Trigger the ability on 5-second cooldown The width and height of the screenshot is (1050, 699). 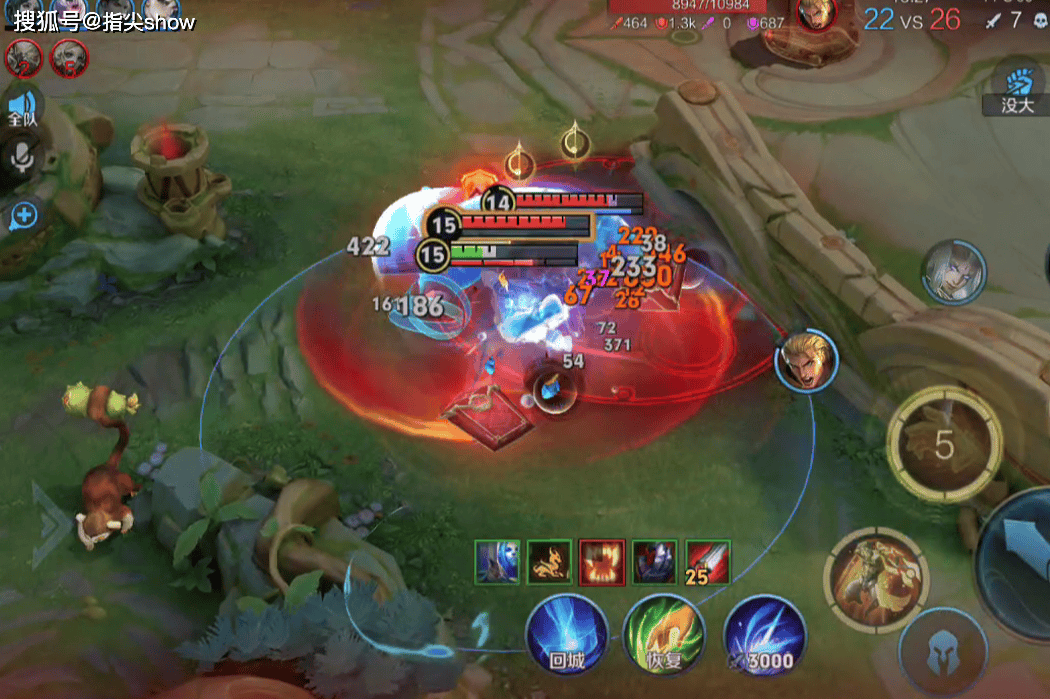944,445
